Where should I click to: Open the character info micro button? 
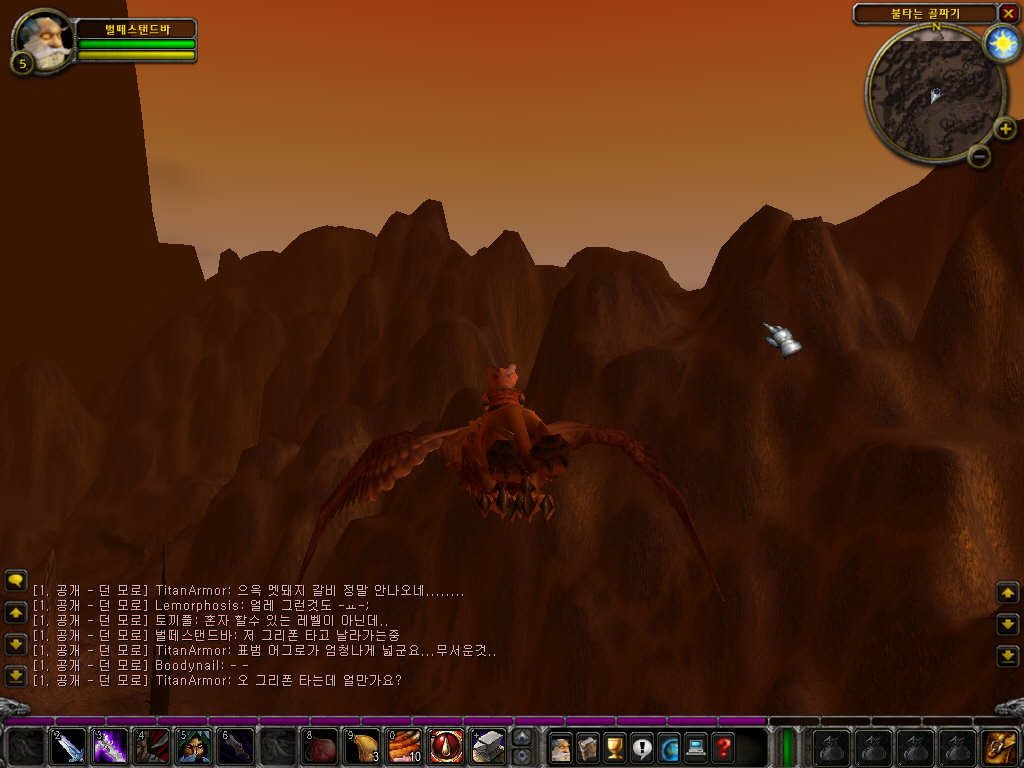562,747
